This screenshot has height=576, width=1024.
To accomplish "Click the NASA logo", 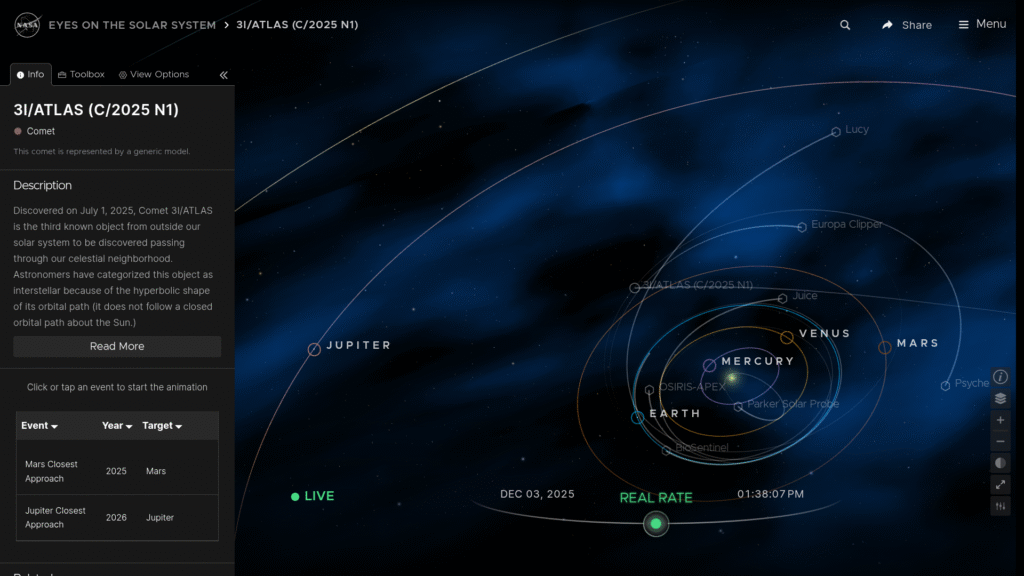I will 27,24.
